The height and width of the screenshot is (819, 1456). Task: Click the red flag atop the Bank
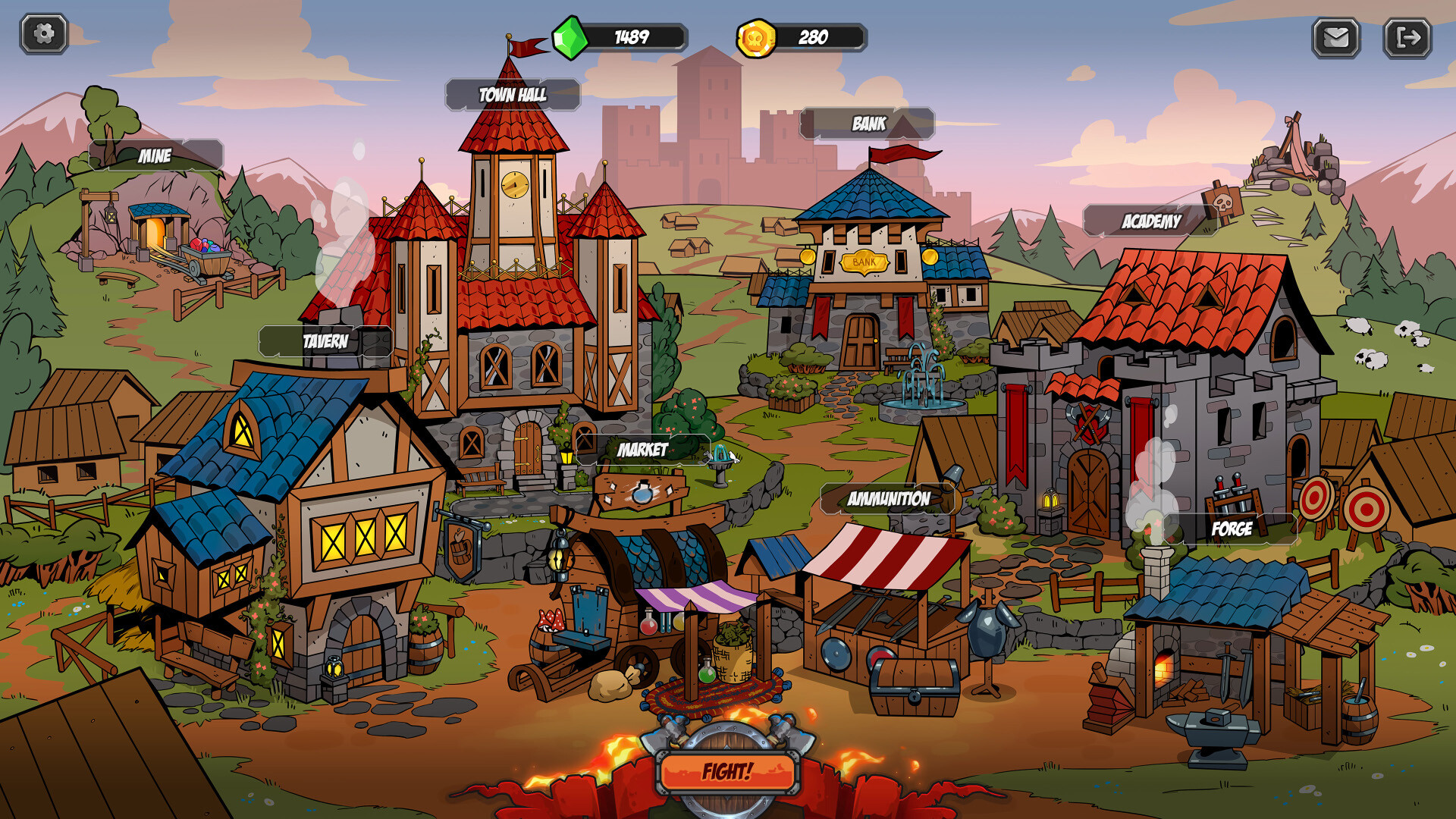[899, 152]
